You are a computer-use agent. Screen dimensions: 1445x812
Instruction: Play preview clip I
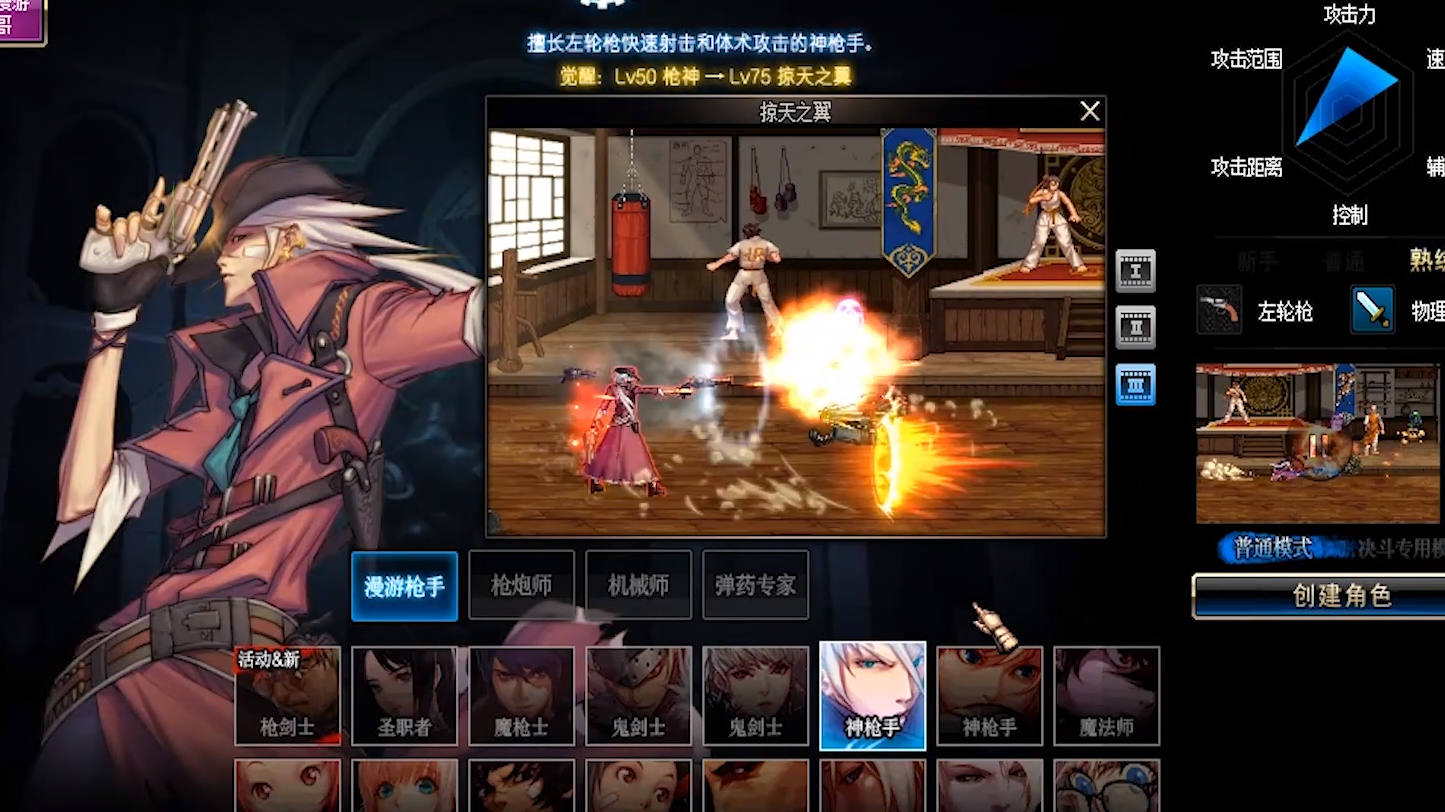click(1136, 271)
